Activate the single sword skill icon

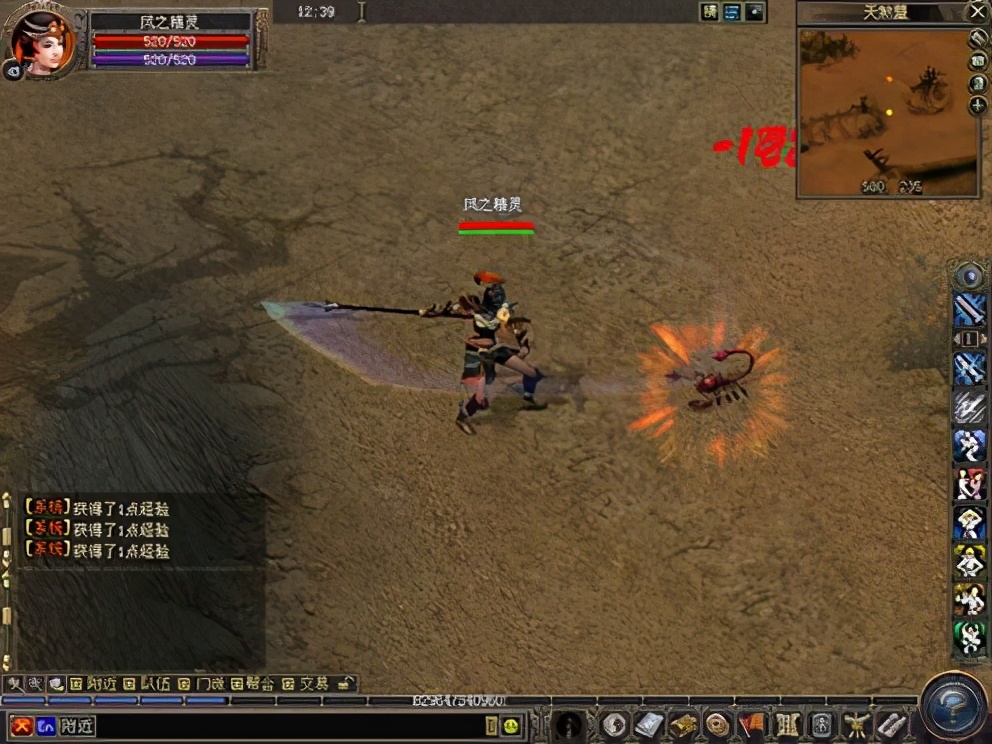click(969, 310)
